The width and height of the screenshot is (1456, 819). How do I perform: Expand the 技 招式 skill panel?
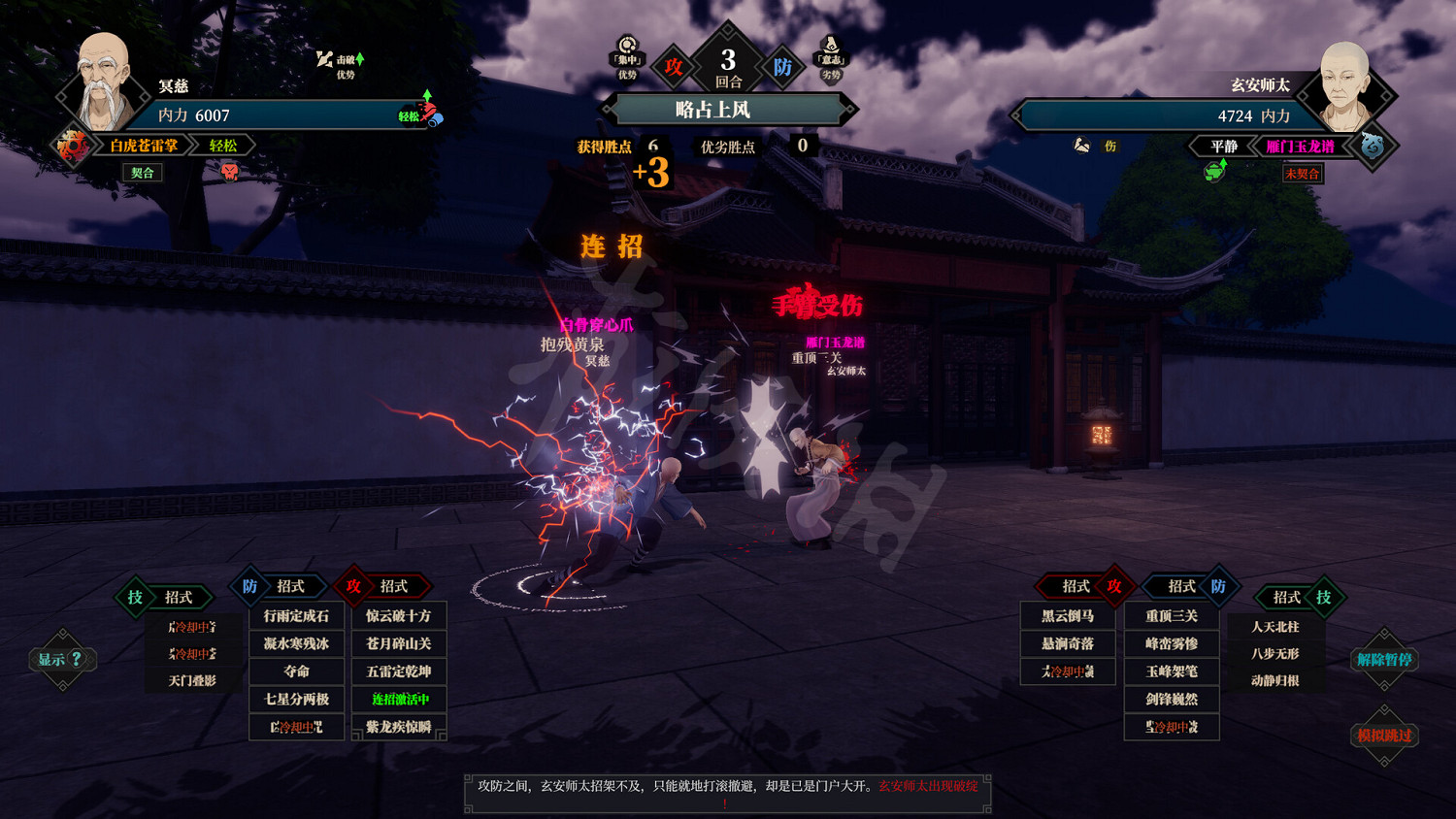tap(163, 598)
